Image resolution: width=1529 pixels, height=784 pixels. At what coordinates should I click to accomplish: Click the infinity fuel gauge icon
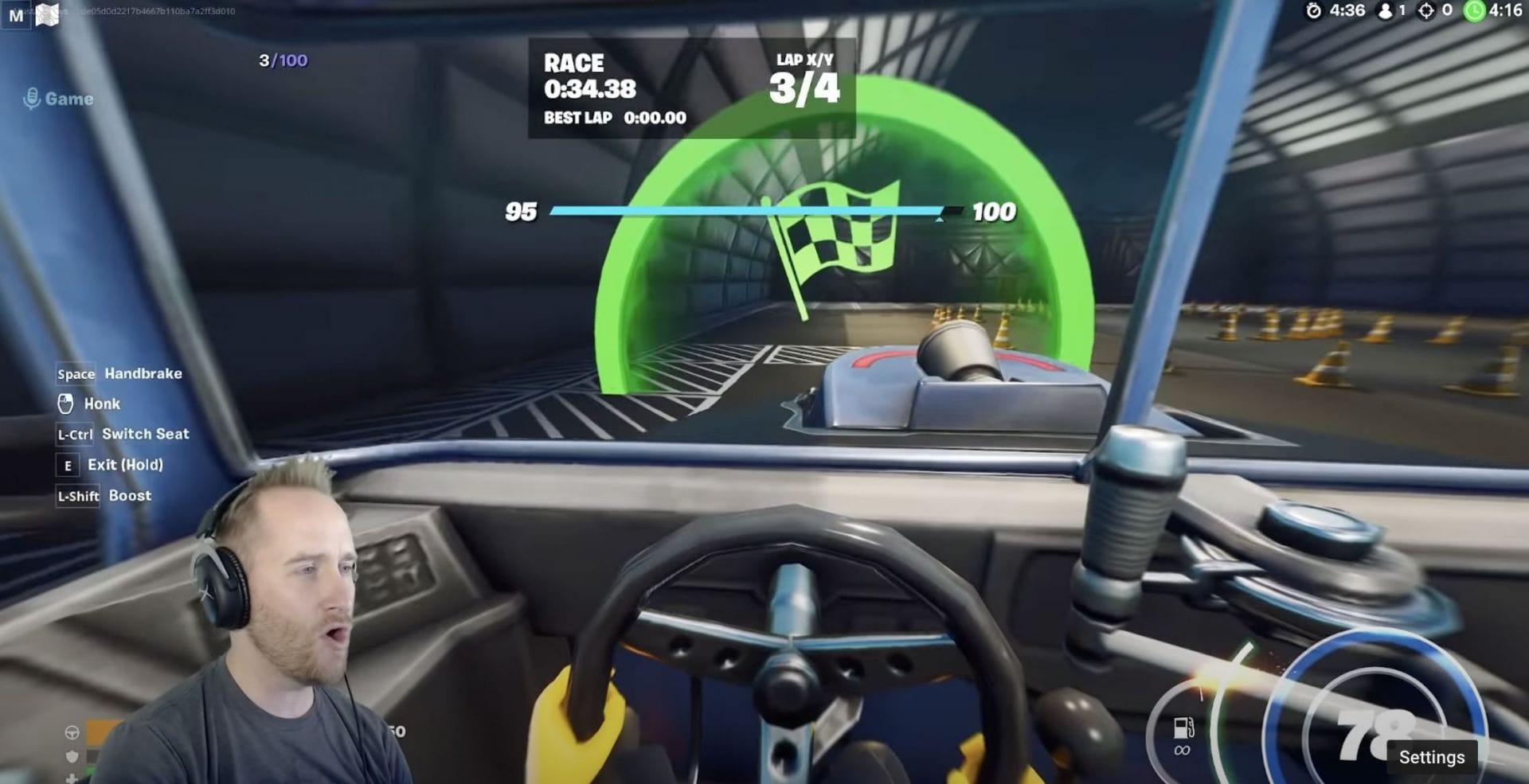coord(1182,736)
